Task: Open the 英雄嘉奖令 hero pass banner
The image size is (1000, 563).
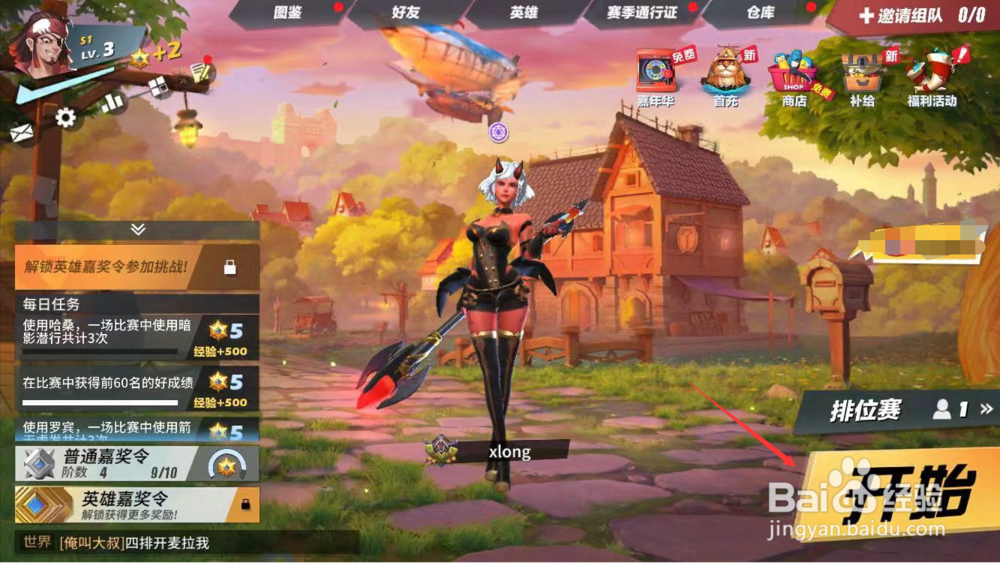Action: pos(137,504)
